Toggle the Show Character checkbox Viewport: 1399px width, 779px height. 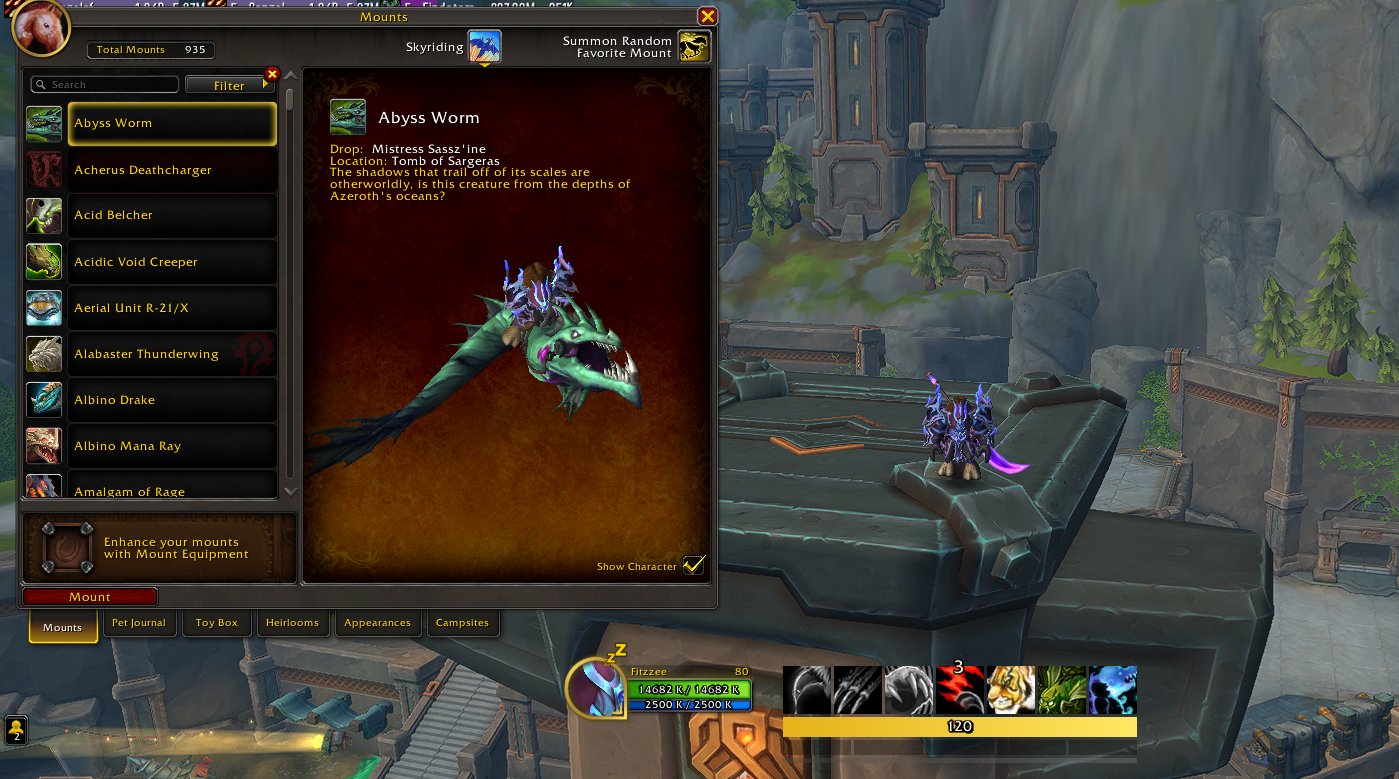coord(693,566)
